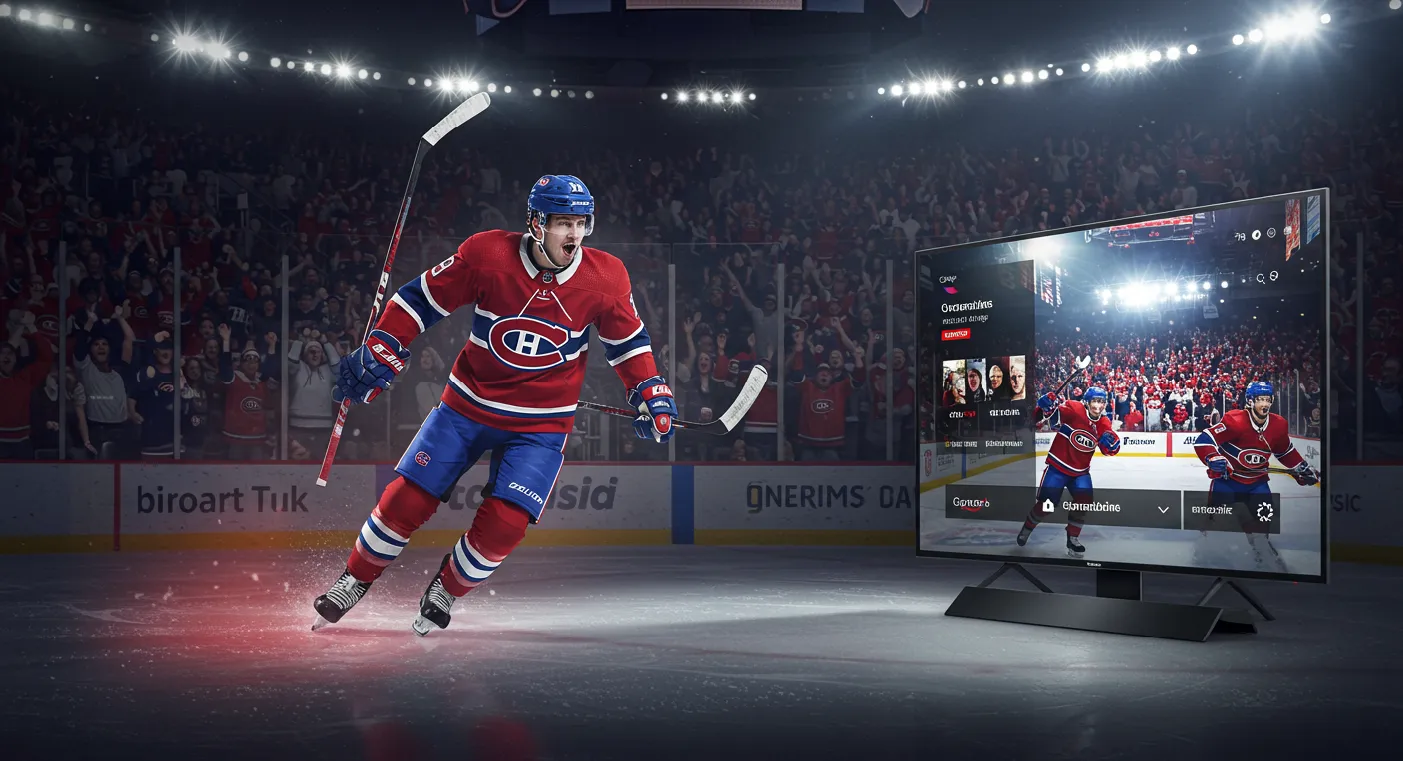This screenshot has height=761, width=1403.
Task: Open search with the magnifying glass icon
Action: tap(1261, 278)
